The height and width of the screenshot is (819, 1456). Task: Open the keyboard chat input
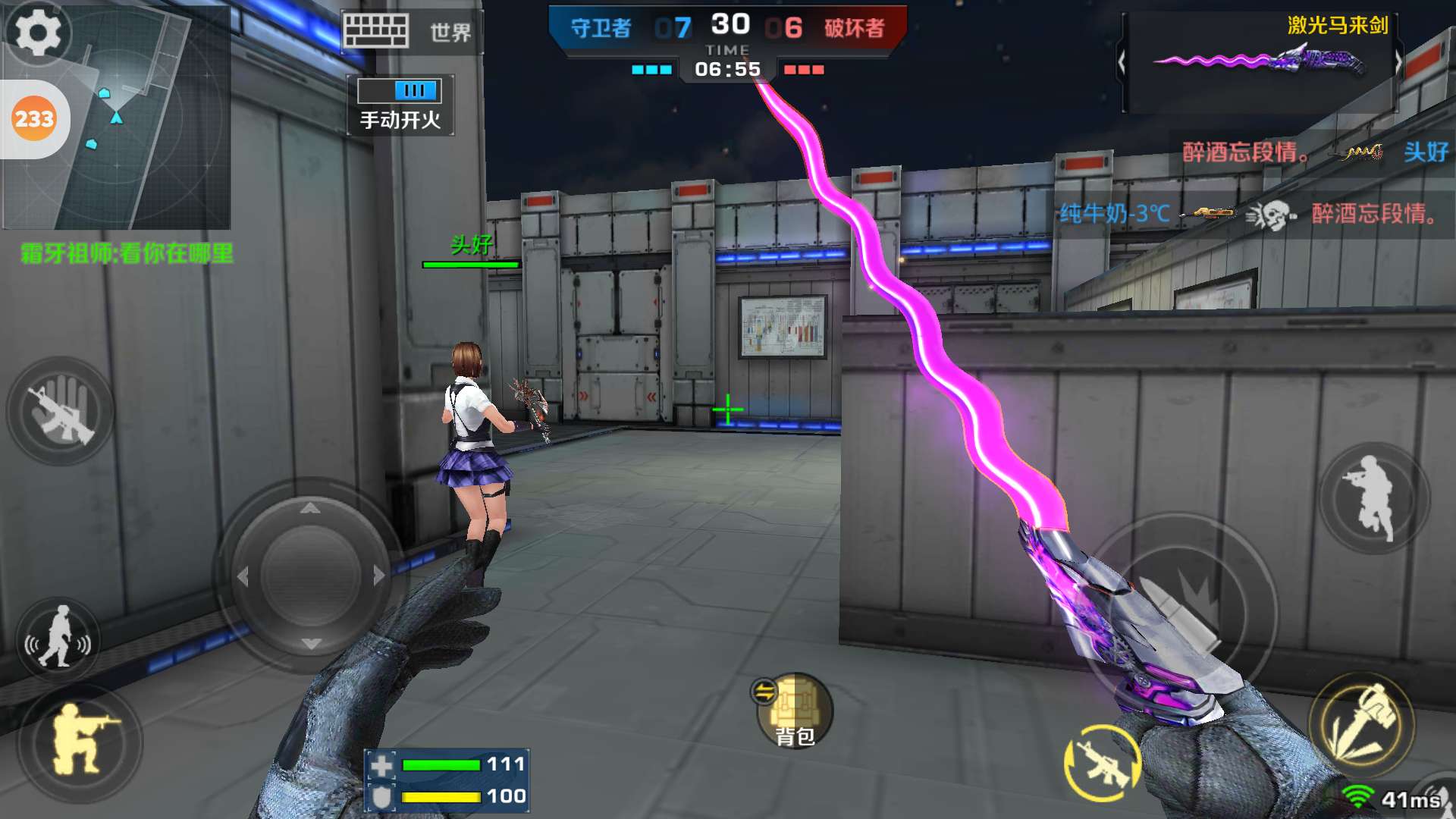coord(375,32)
